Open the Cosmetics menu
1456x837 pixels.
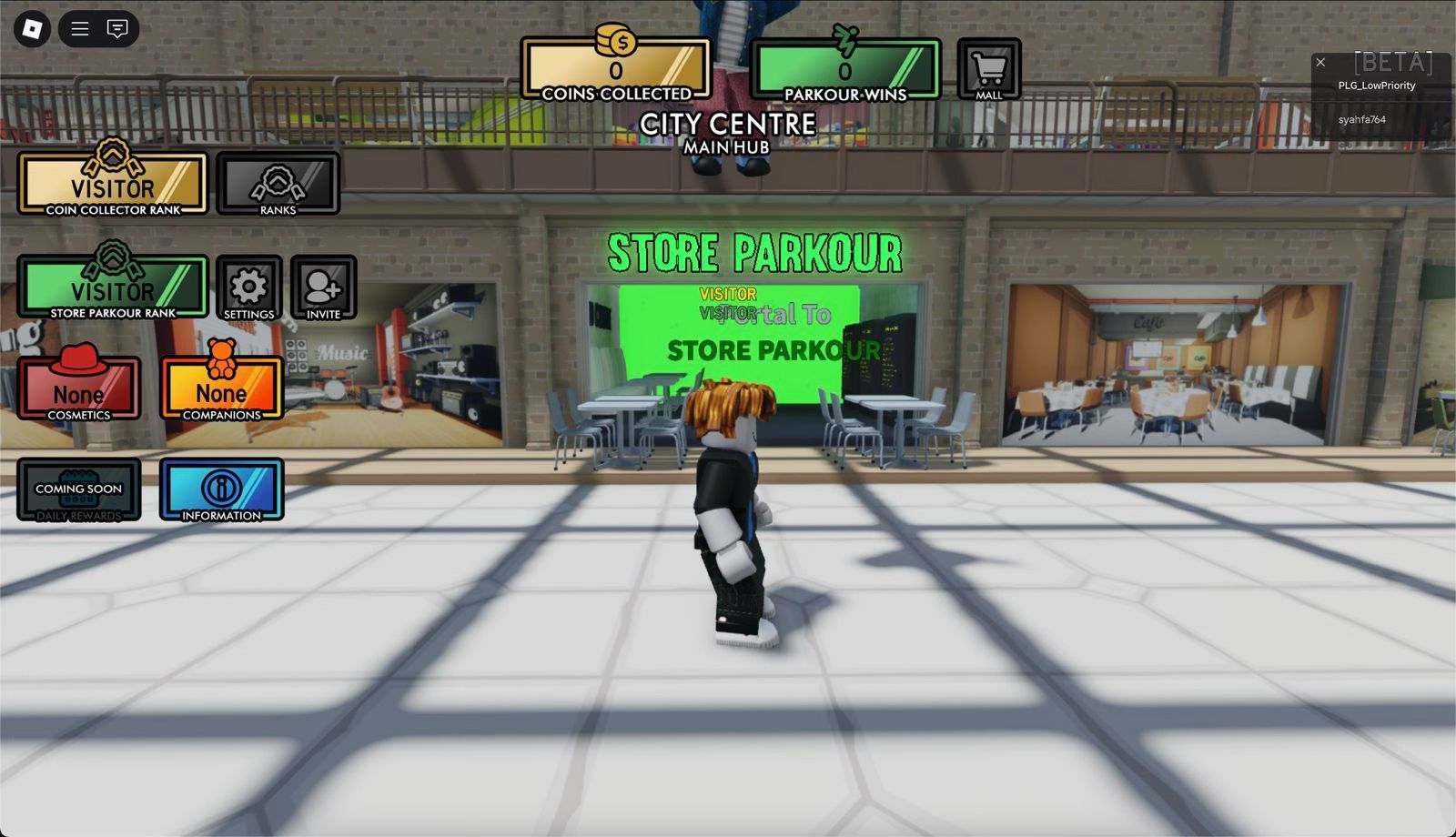[x=79, y=388]
